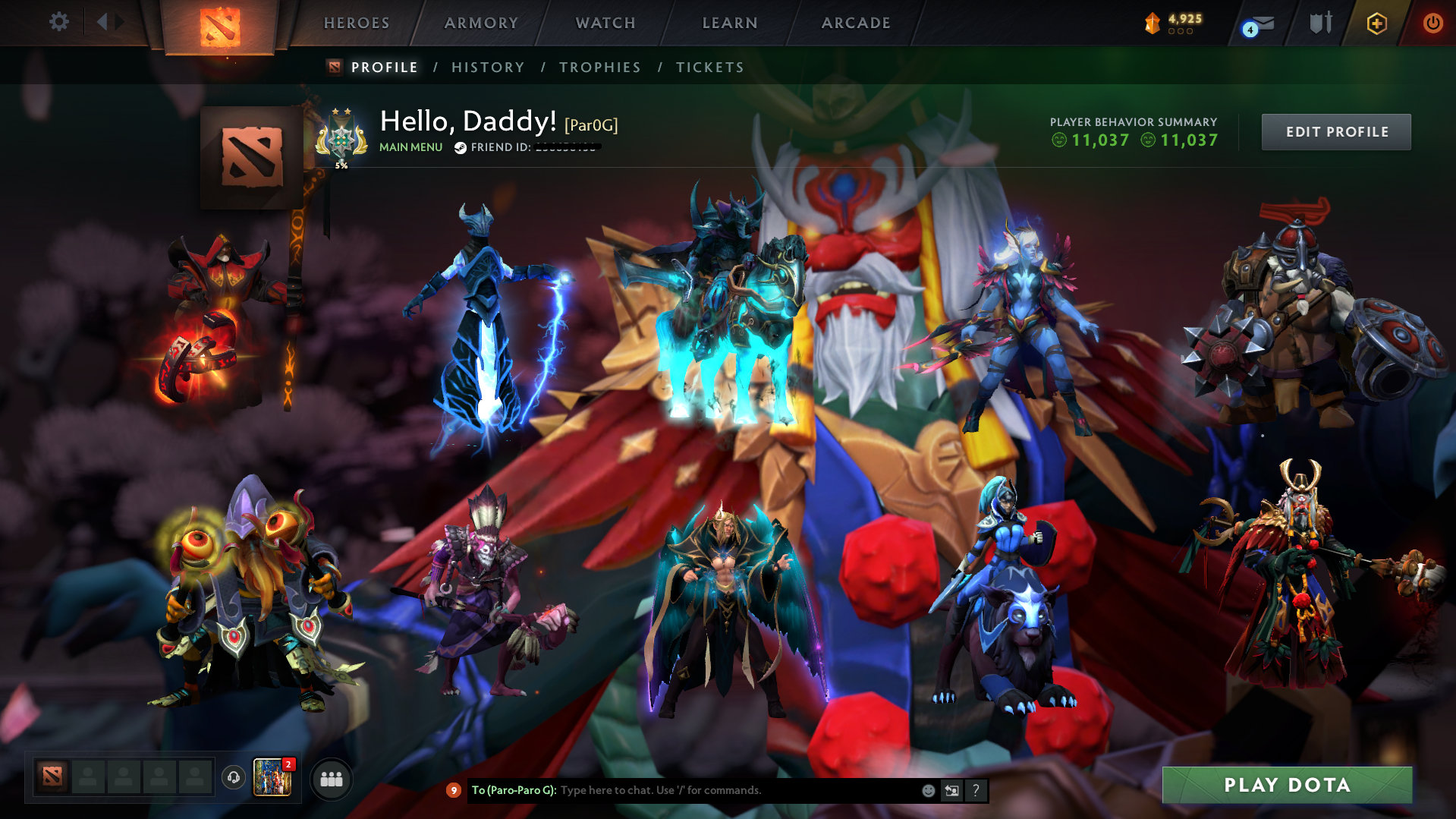This screenshot has width=1456, height=819.
Task: Click the Dota 2 logo in top bar
Action: 220,25
